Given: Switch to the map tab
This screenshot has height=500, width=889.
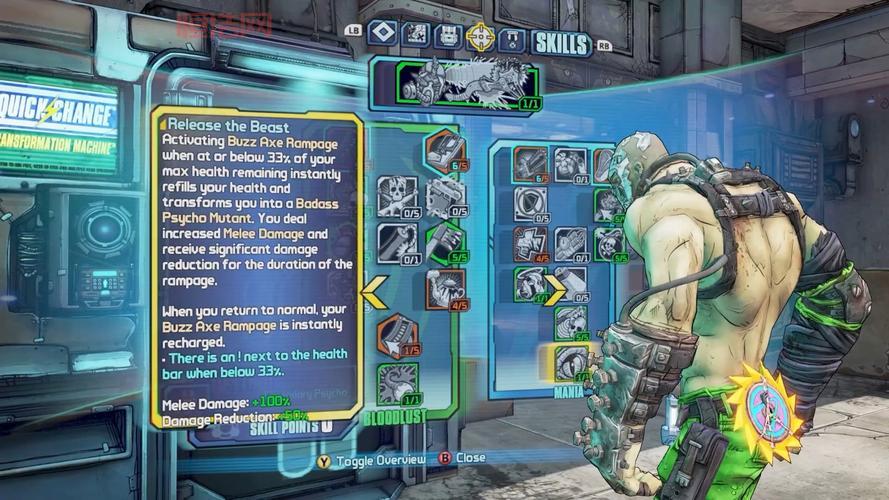Looking at the screenshot, I should coord(416,35).
